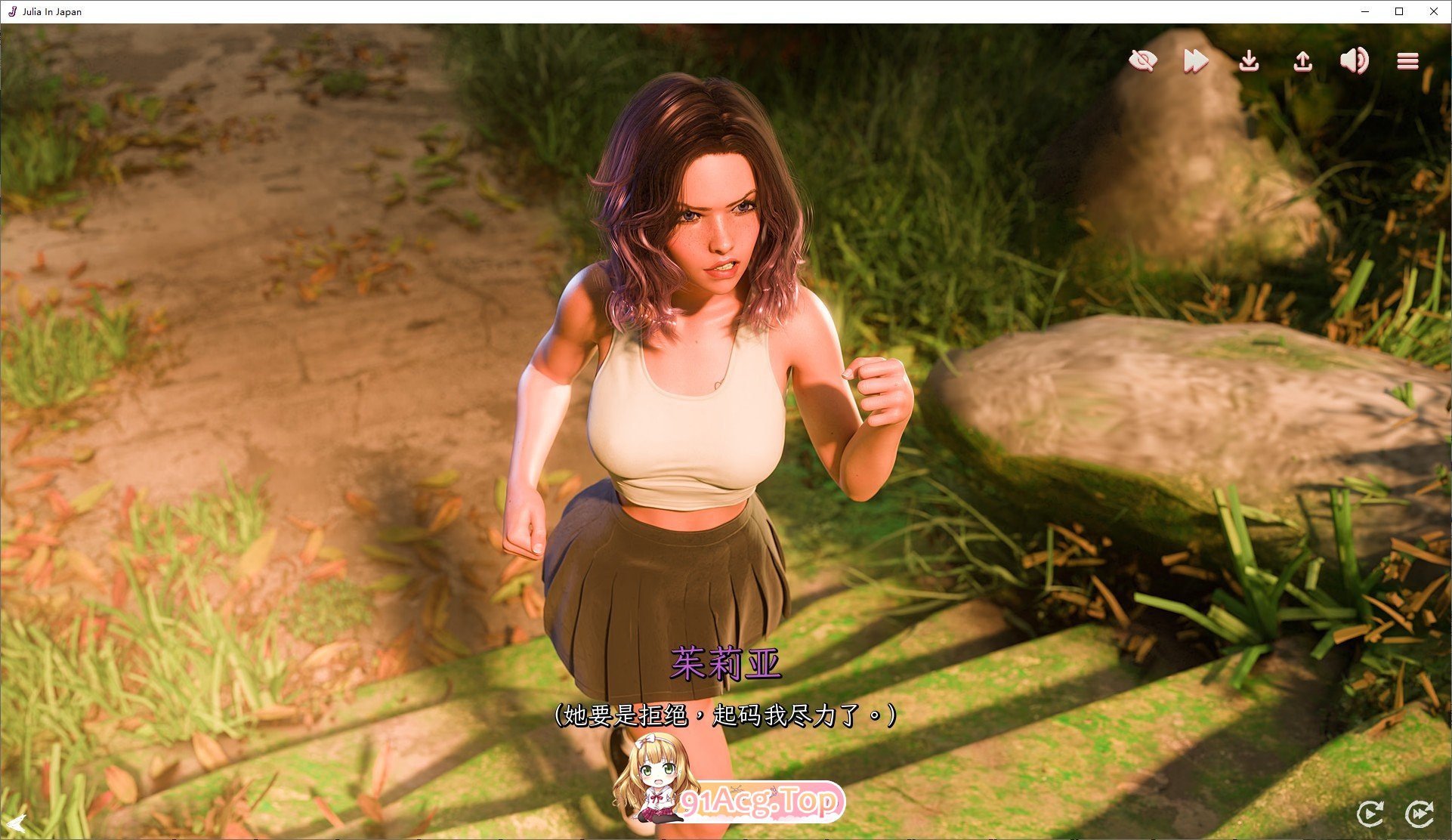Open the hamburger main menu
This screenshot has width=1452, height=840.
[x=1407, y=60]
